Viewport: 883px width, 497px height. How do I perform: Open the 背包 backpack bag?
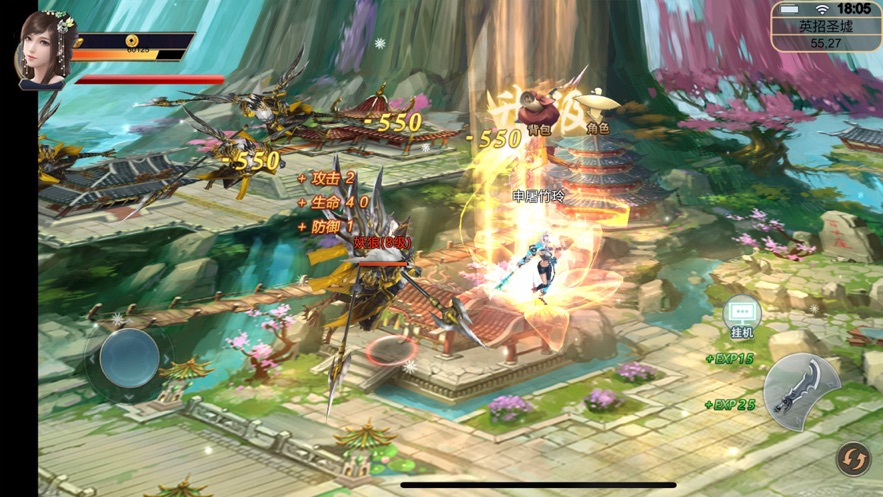[x=539, y=109]
